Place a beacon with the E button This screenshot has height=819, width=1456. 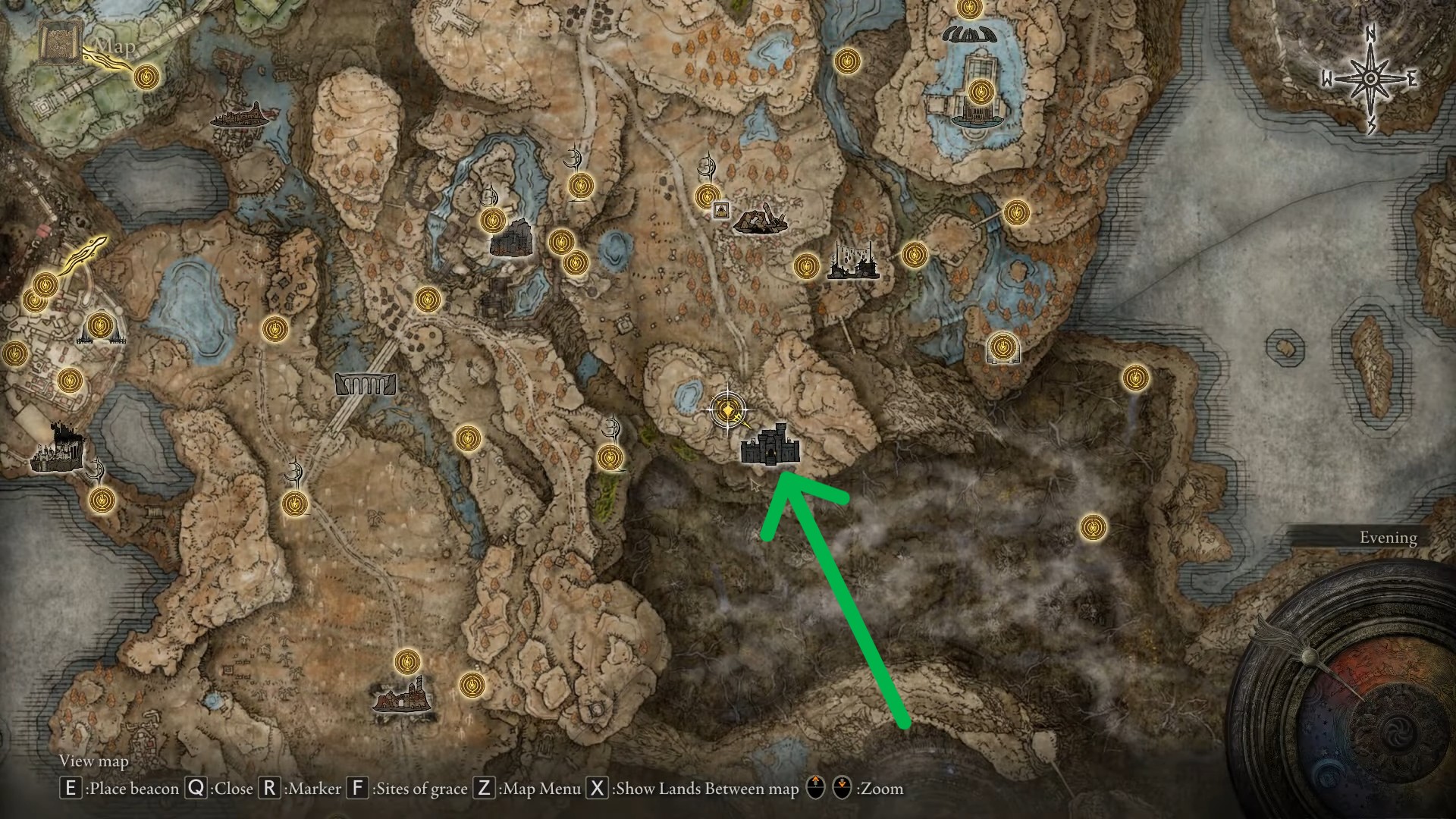coord(70,789)
